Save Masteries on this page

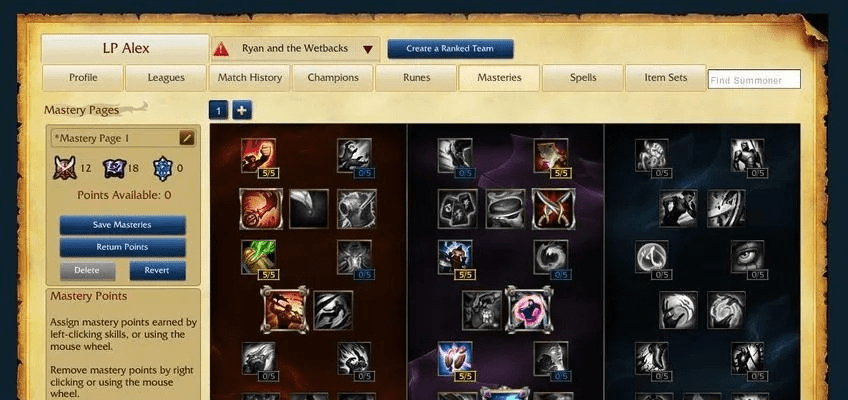[x=122, y=225]
